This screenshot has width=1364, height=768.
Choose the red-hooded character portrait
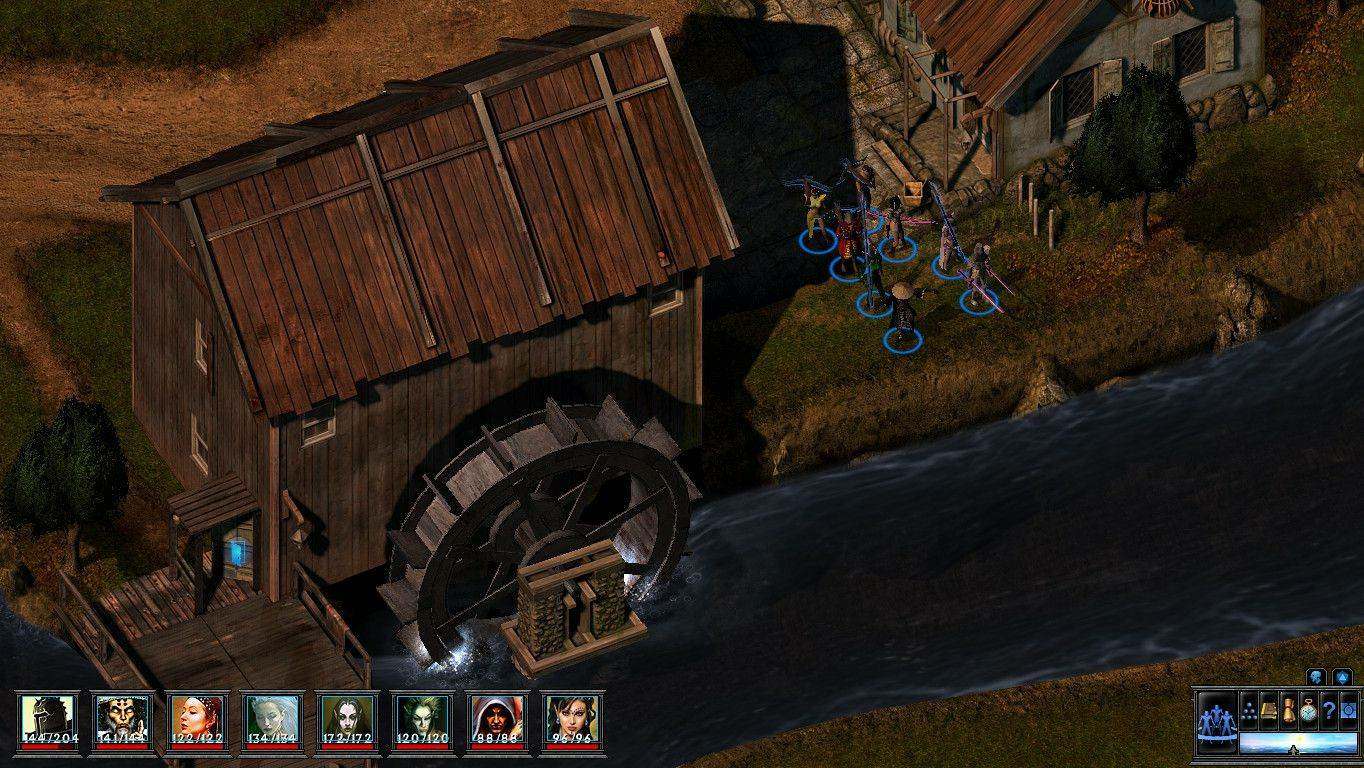(x=497, y=716)
